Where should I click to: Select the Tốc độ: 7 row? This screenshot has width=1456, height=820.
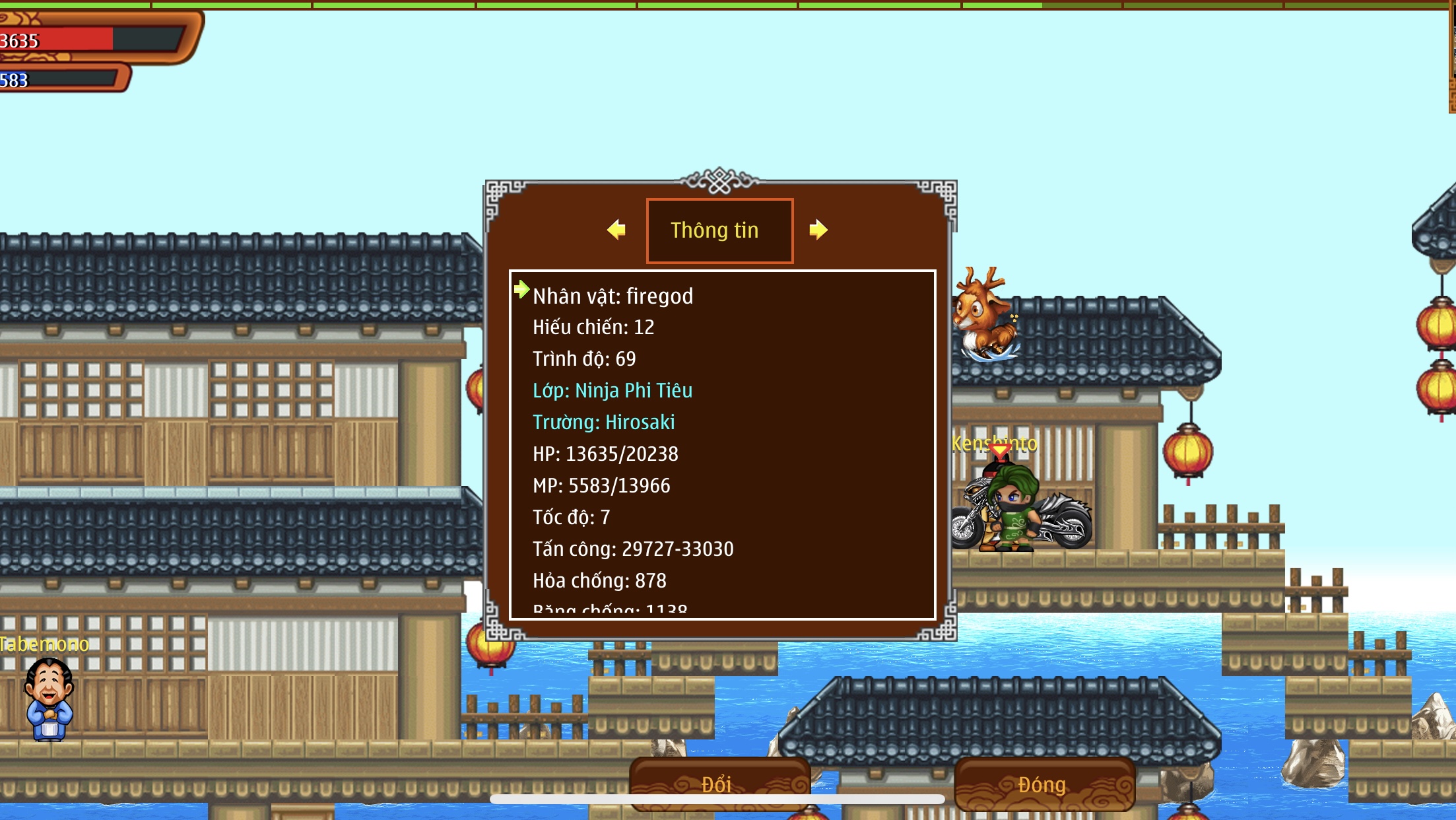pyautogui.click(x=571, y=518)
